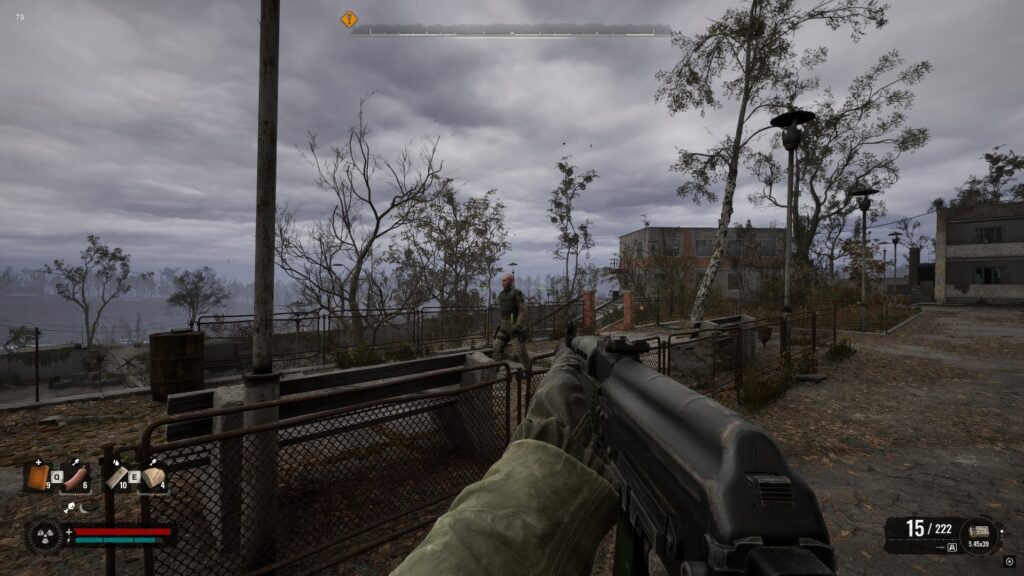The width and height of the screenshot is (1024, 576).
Task: Click the yellow quest marker on compass
Action: point(349,19)
